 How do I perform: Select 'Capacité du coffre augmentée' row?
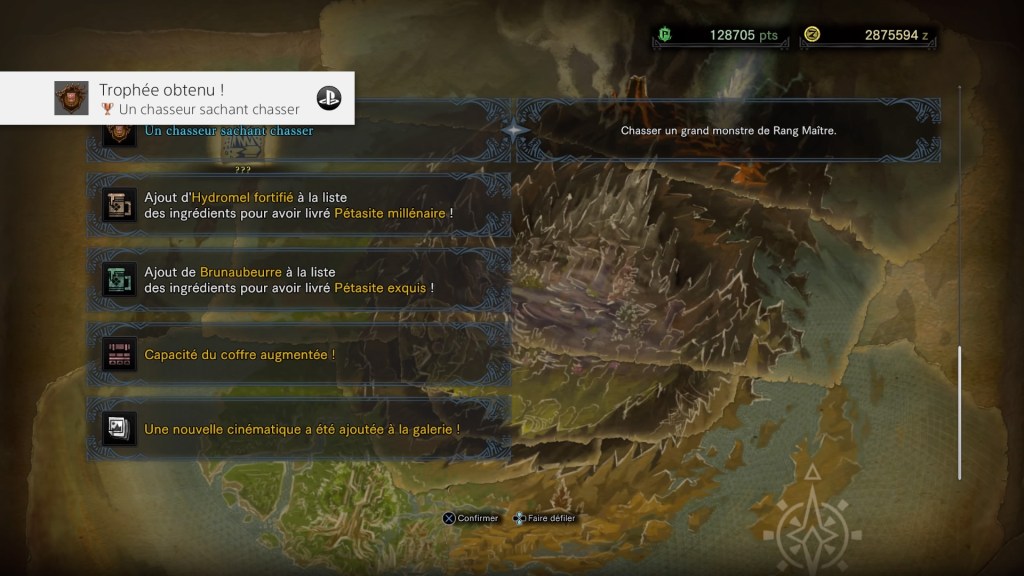pyautogui.click(x=300, y=354)
